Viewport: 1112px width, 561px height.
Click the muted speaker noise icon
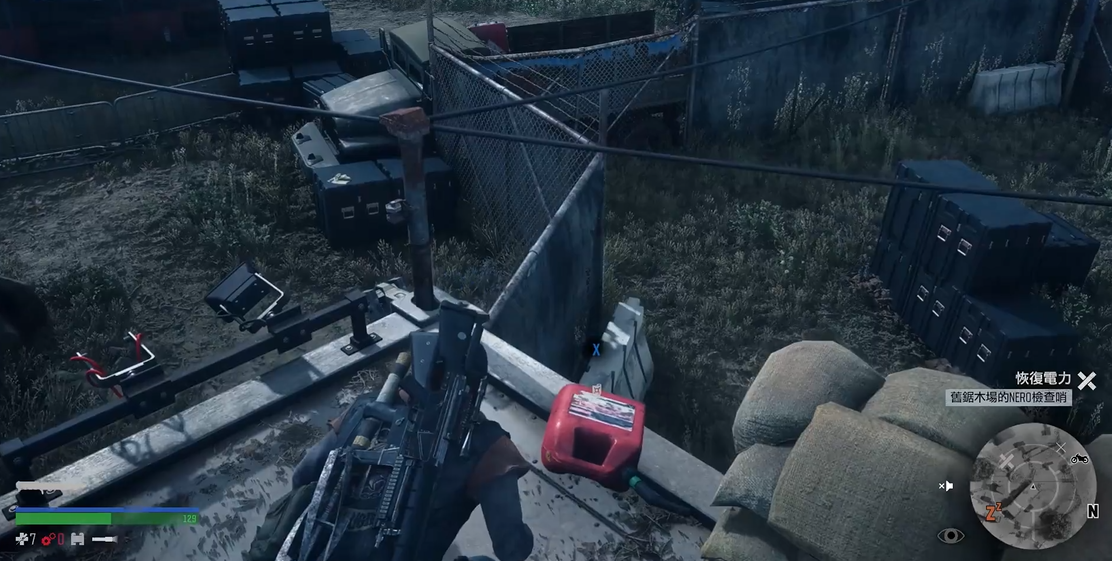946,486
